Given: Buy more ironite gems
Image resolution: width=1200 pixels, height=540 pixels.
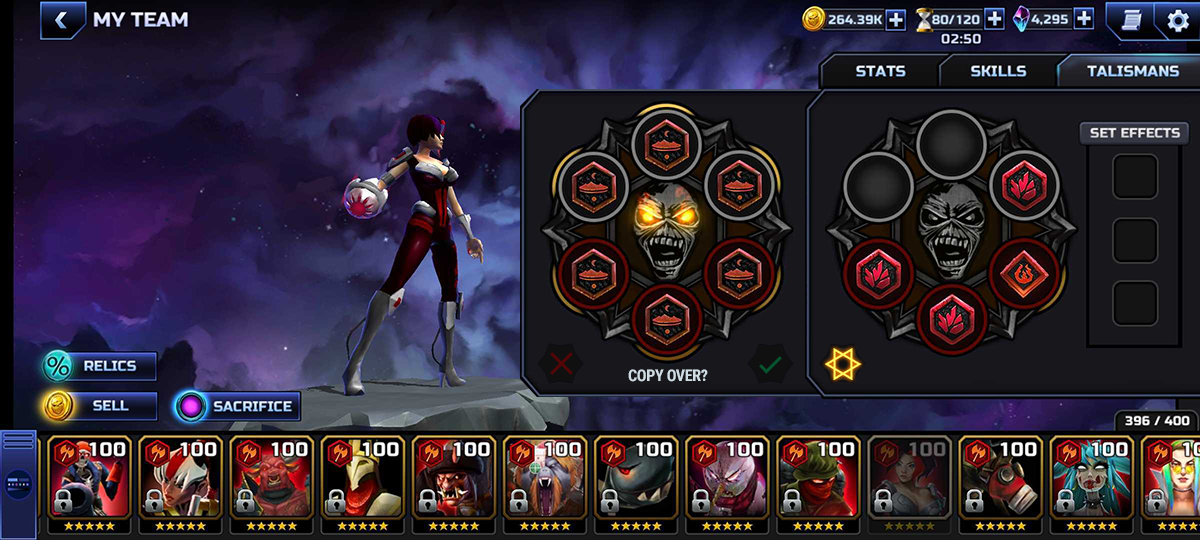Looking at the screenshot, I should coord(1084,19).
